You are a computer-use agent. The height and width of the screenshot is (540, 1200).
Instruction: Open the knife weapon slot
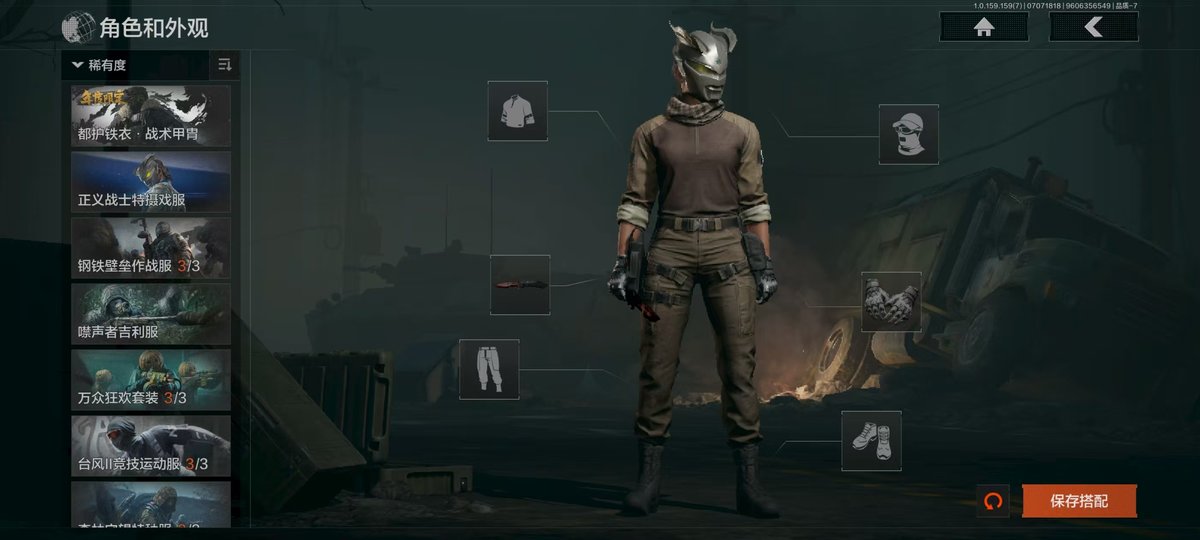520,285
